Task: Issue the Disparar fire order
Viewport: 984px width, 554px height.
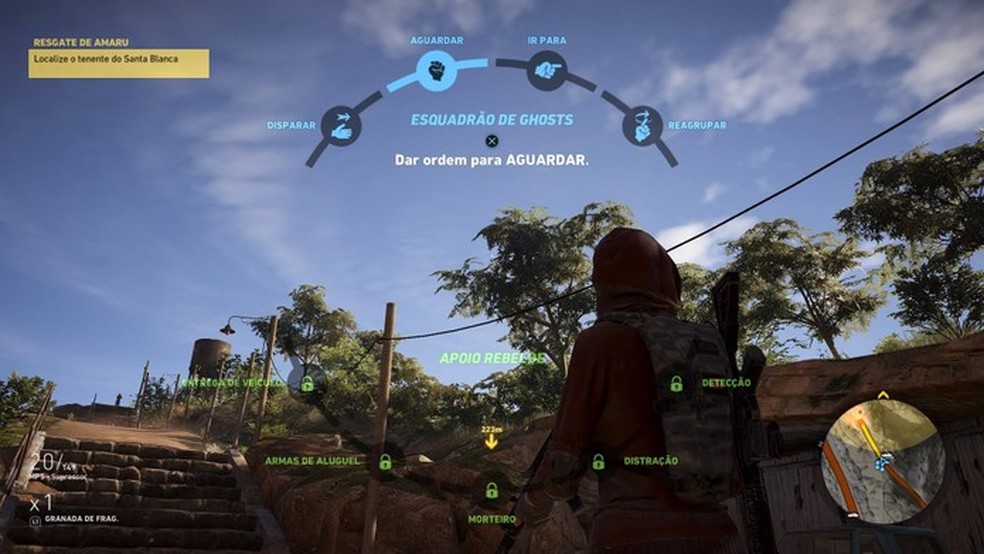Action: [341, 126]
